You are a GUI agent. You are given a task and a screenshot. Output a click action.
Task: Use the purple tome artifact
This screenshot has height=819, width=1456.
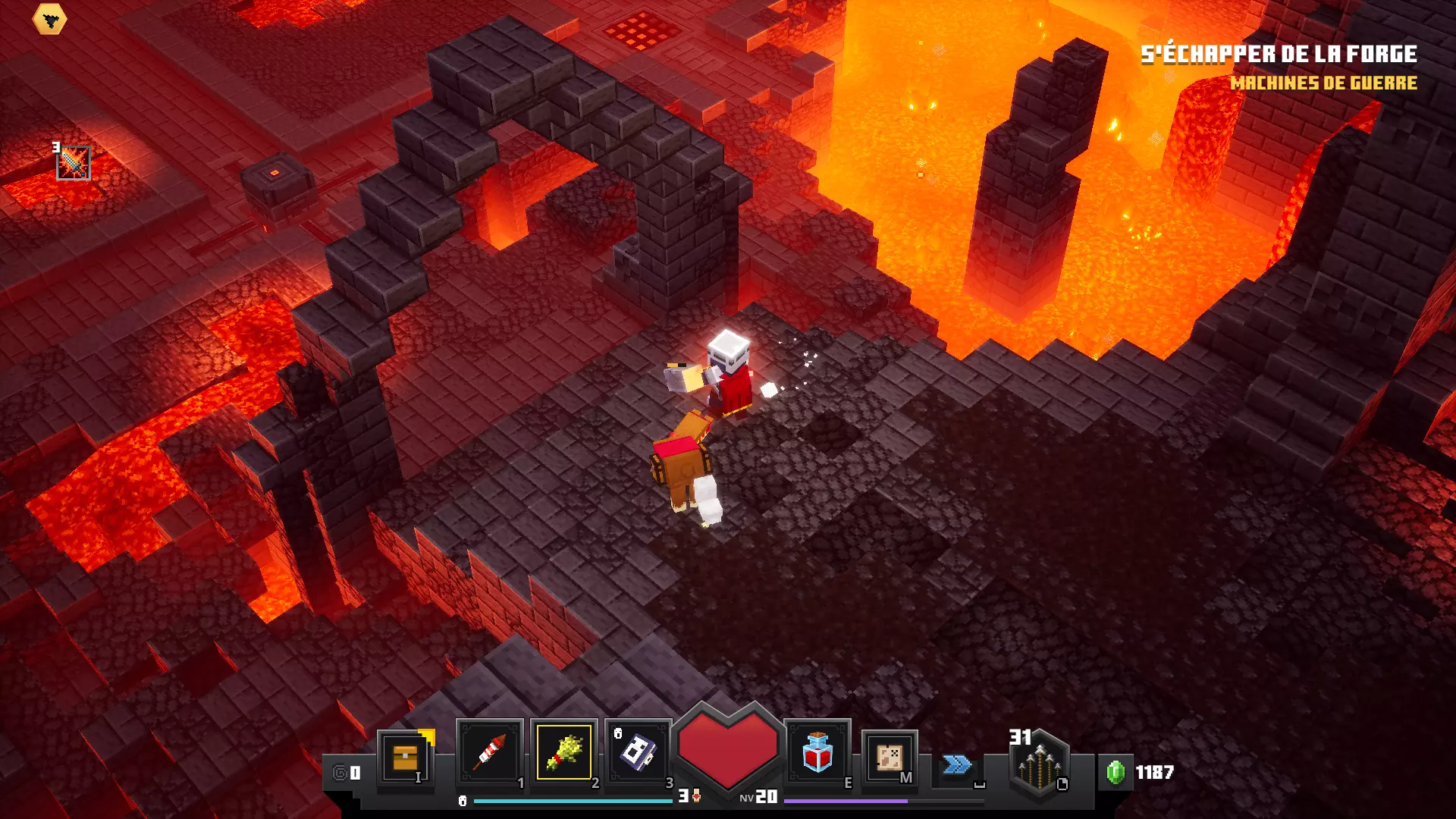coord(639,752)
